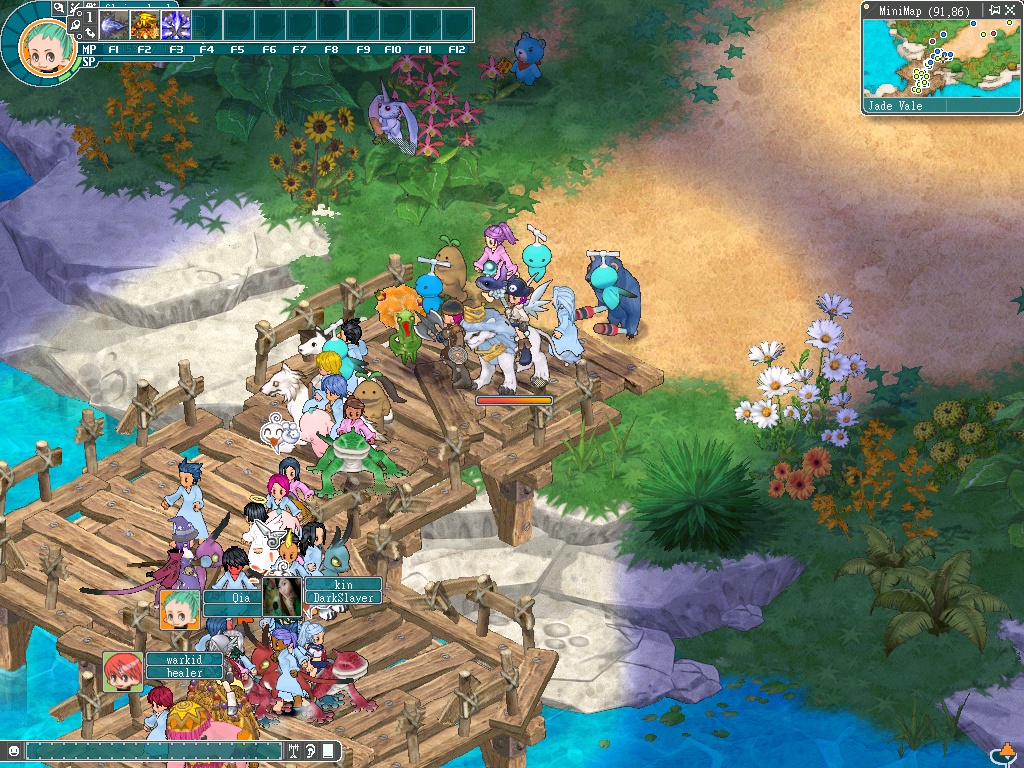Select the kin DarkSlayer nameplate

342,591
